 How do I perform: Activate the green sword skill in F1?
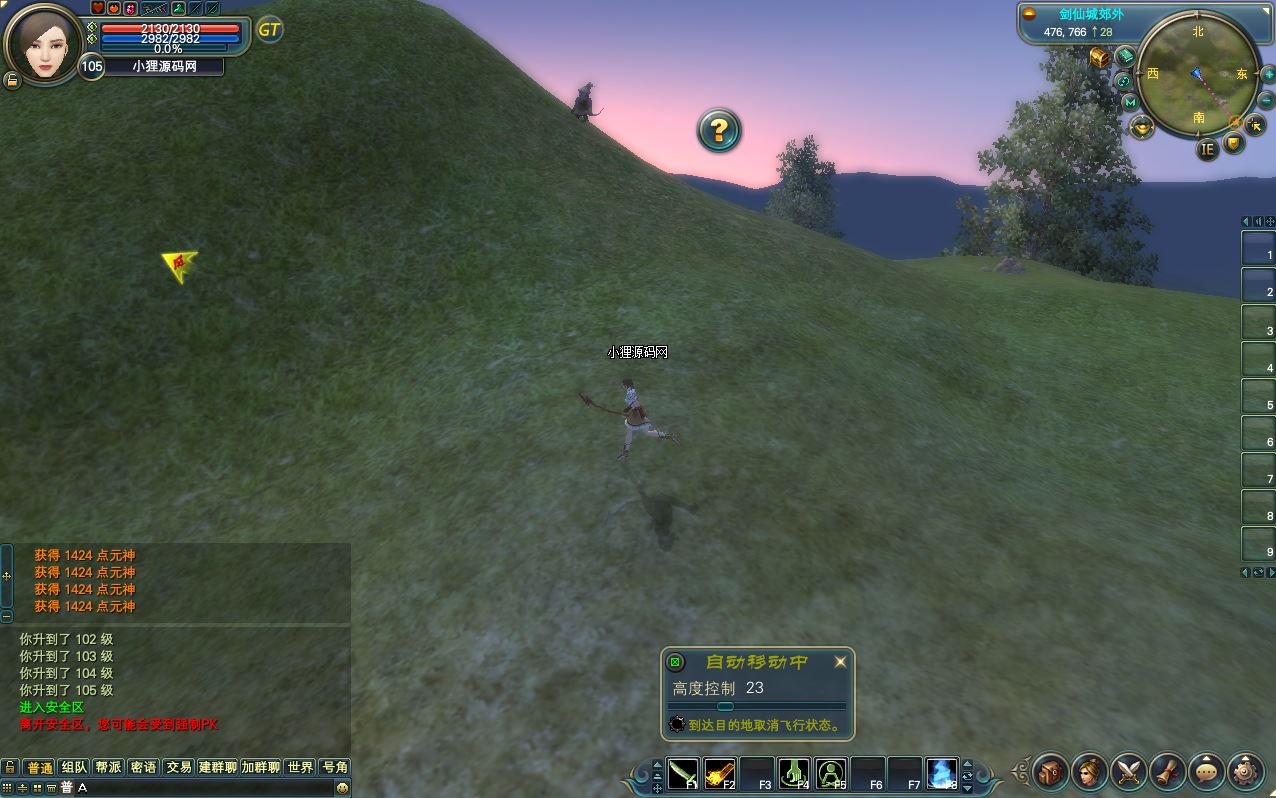pos(684,773)
